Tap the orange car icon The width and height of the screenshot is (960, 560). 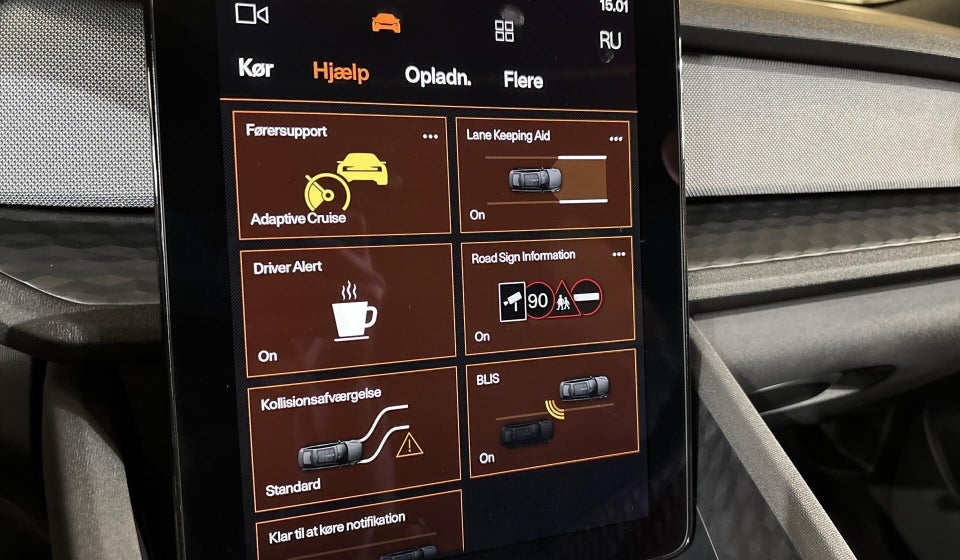[385, 23]
